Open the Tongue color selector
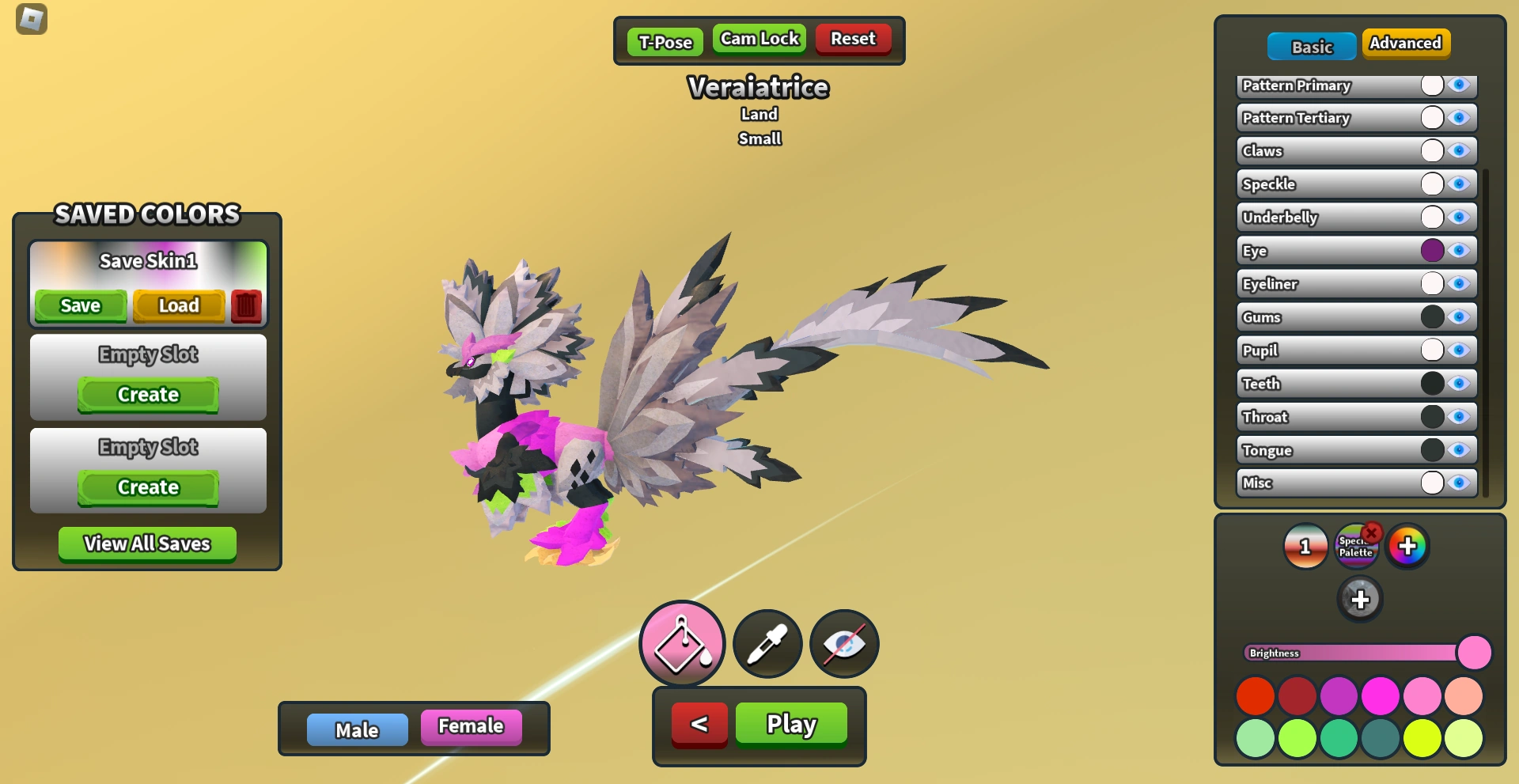The height and width of the screenshot is (784, 1519). (1431, 450)
